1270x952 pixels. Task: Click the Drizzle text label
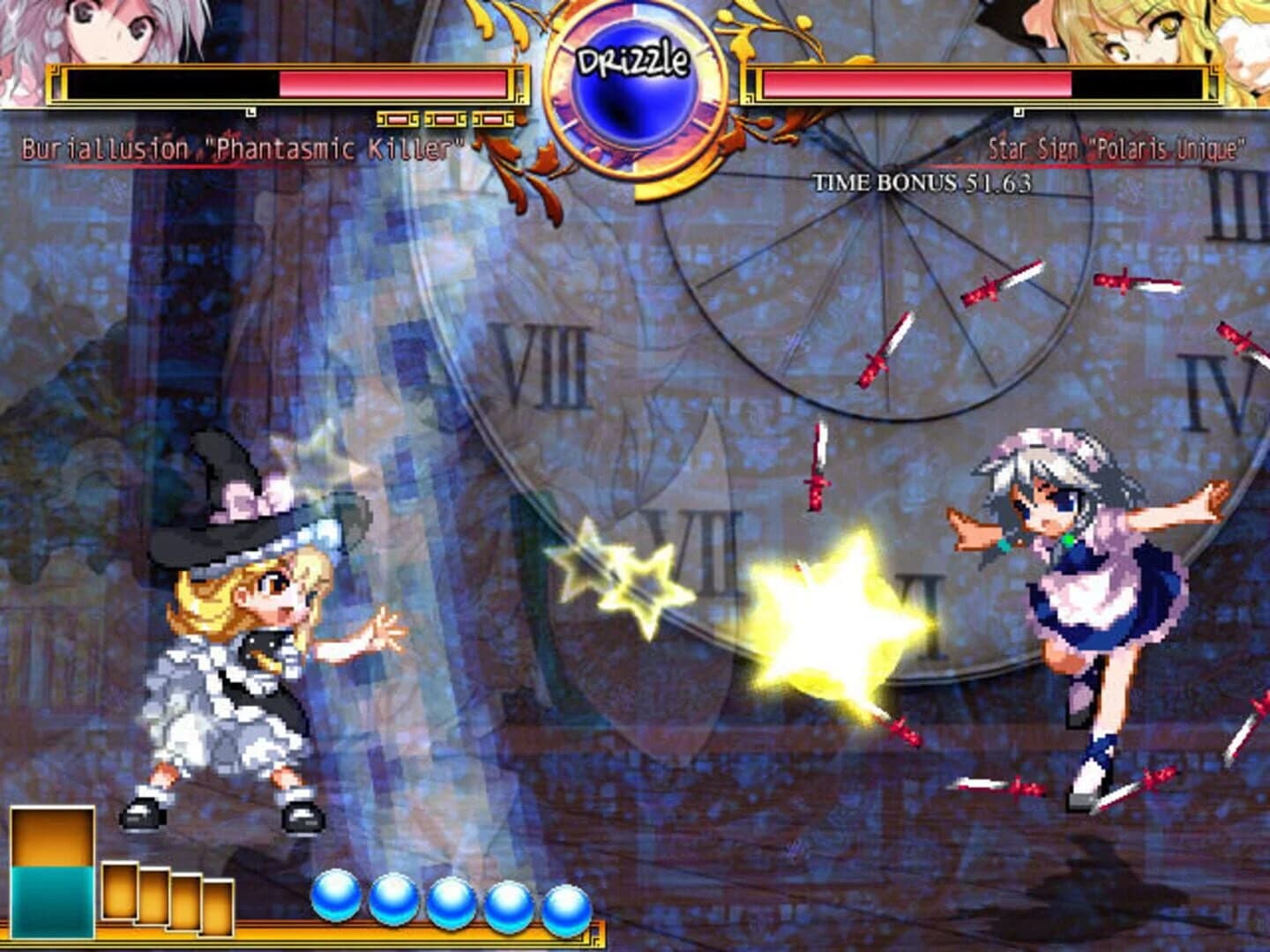click(633, 60)
